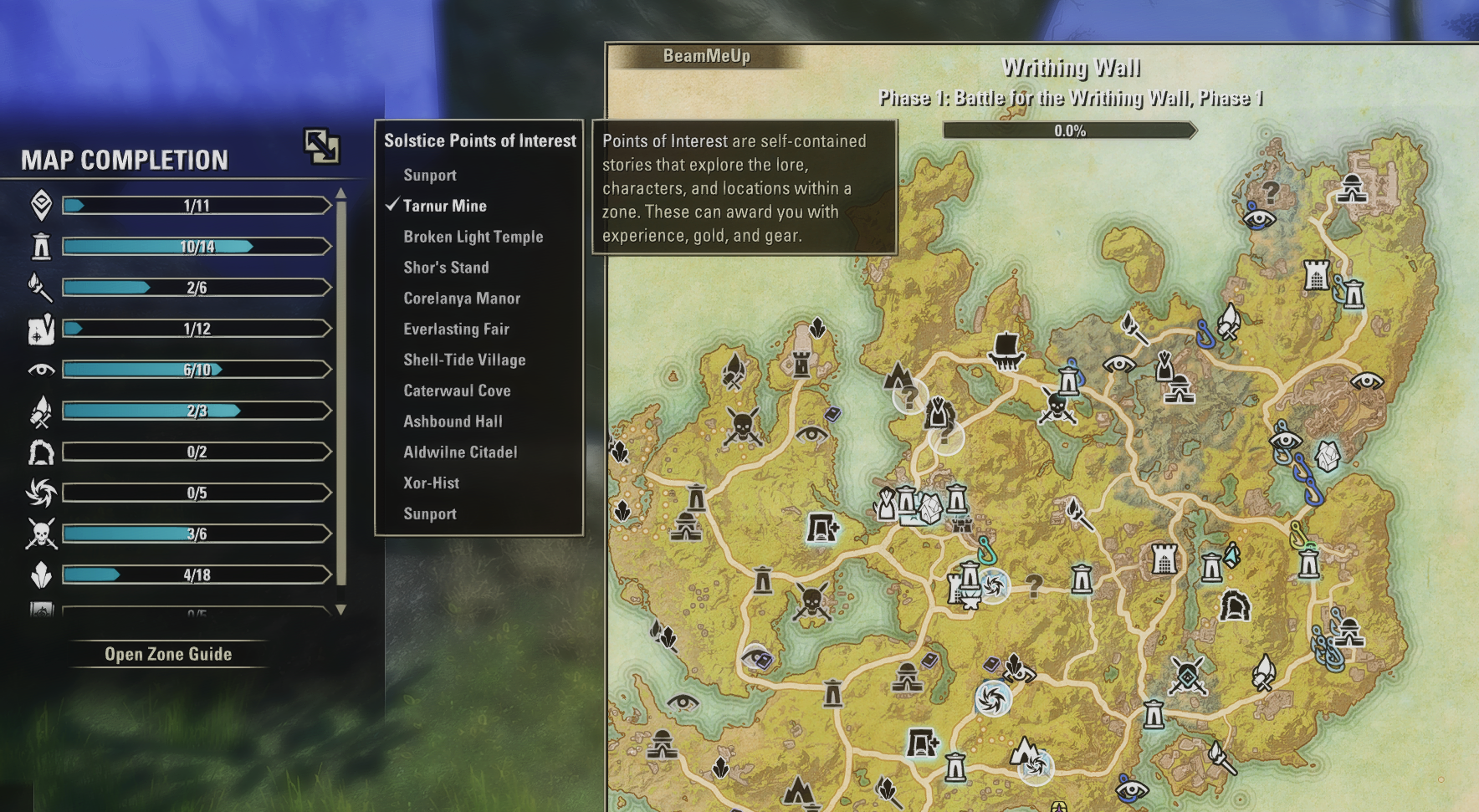Select Aldwilne Citadel entry
This screenshot has height=812, width=1479.
460,452
